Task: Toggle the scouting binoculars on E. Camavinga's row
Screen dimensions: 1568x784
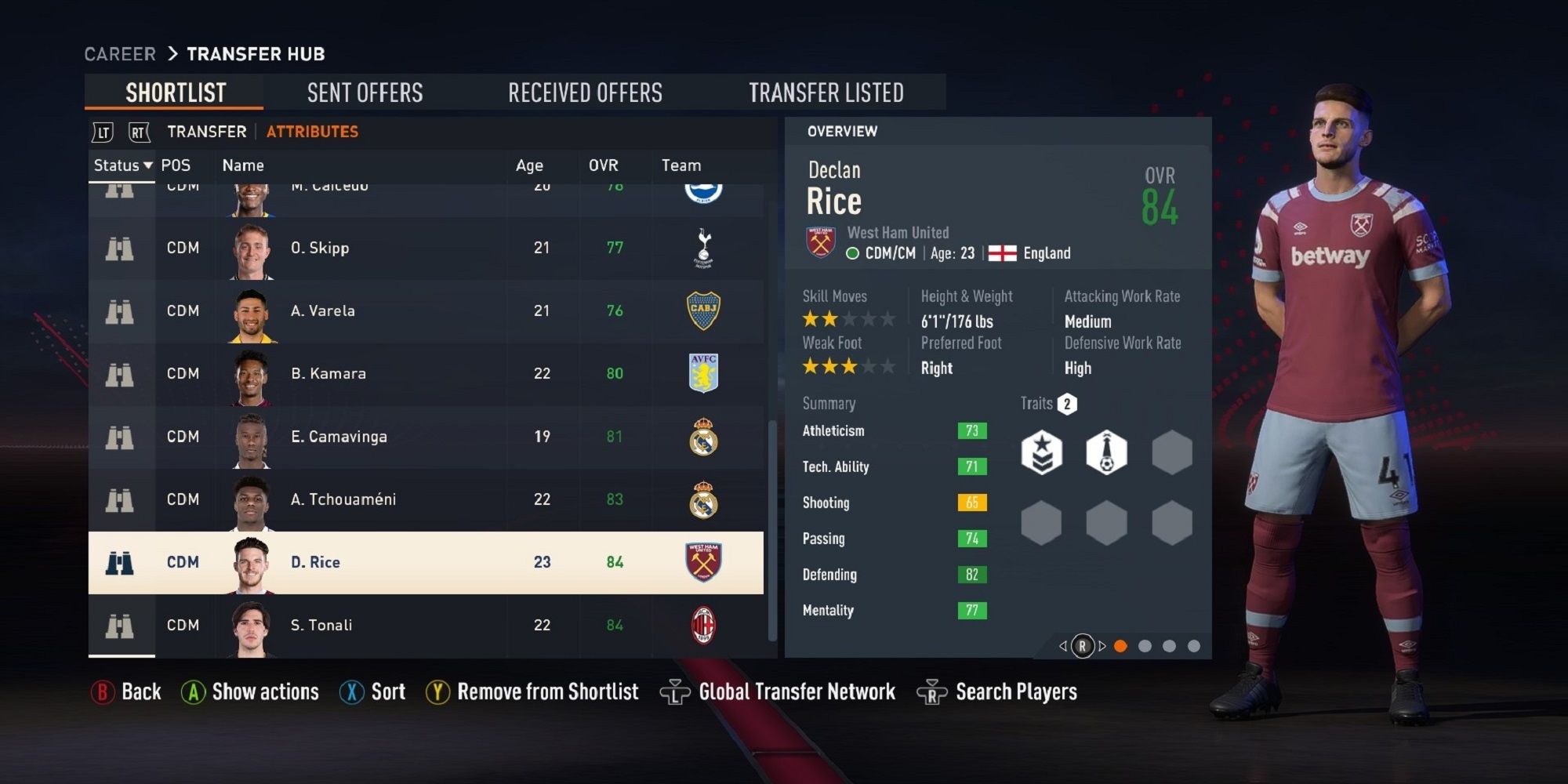Action: 119,437
